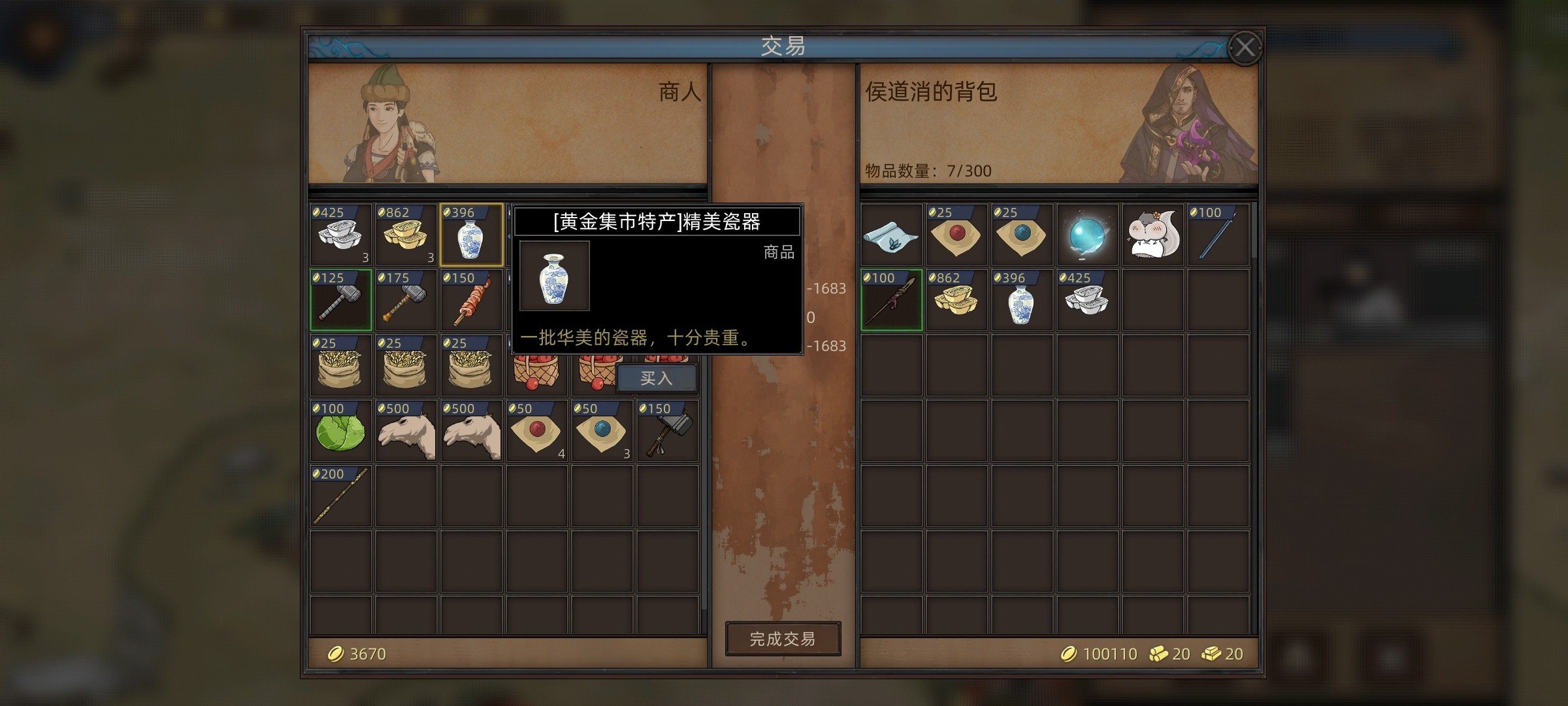Image resolution: width=1568 pixels, height=706 pixels.
Task: Choose the porcelain vase in the backpack
Action: point(1022,301)
